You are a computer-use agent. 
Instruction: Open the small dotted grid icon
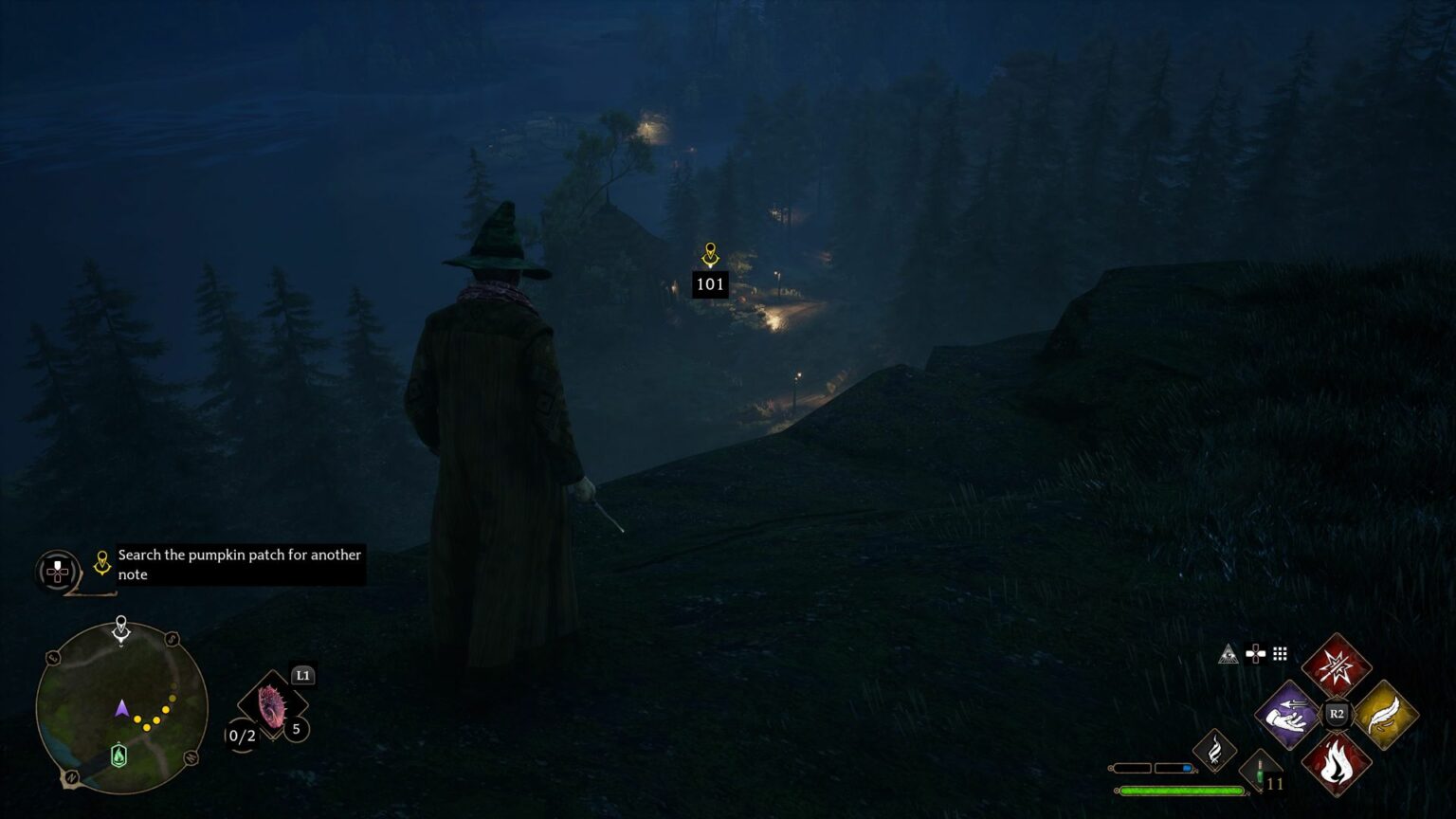click(1280, 653)
